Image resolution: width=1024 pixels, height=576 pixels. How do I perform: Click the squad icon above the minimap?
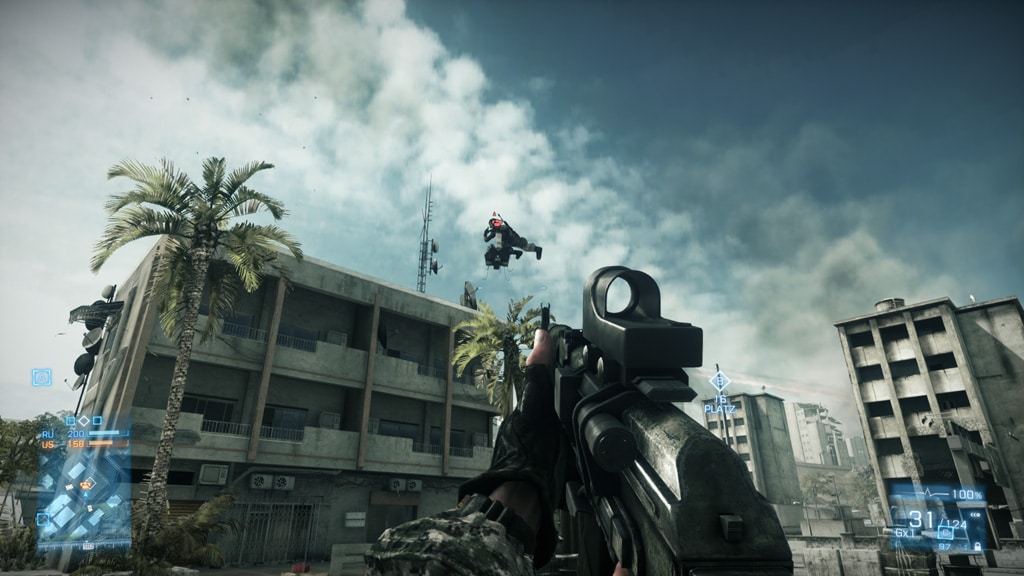pyautogui.click(x=41, y=377)
